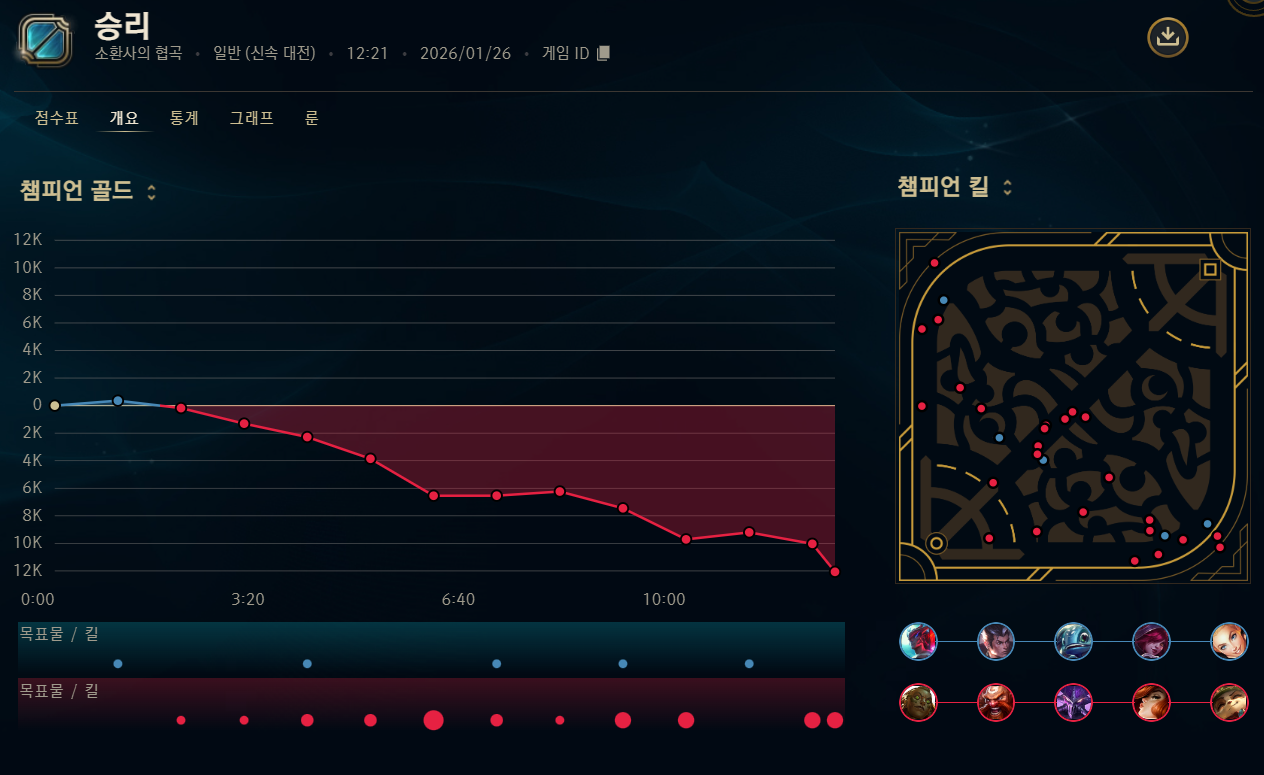The width and height of the screenshot is (1264, 775).
Task: Choose the green-eyed Illaoi portrait
Action: 918,702
